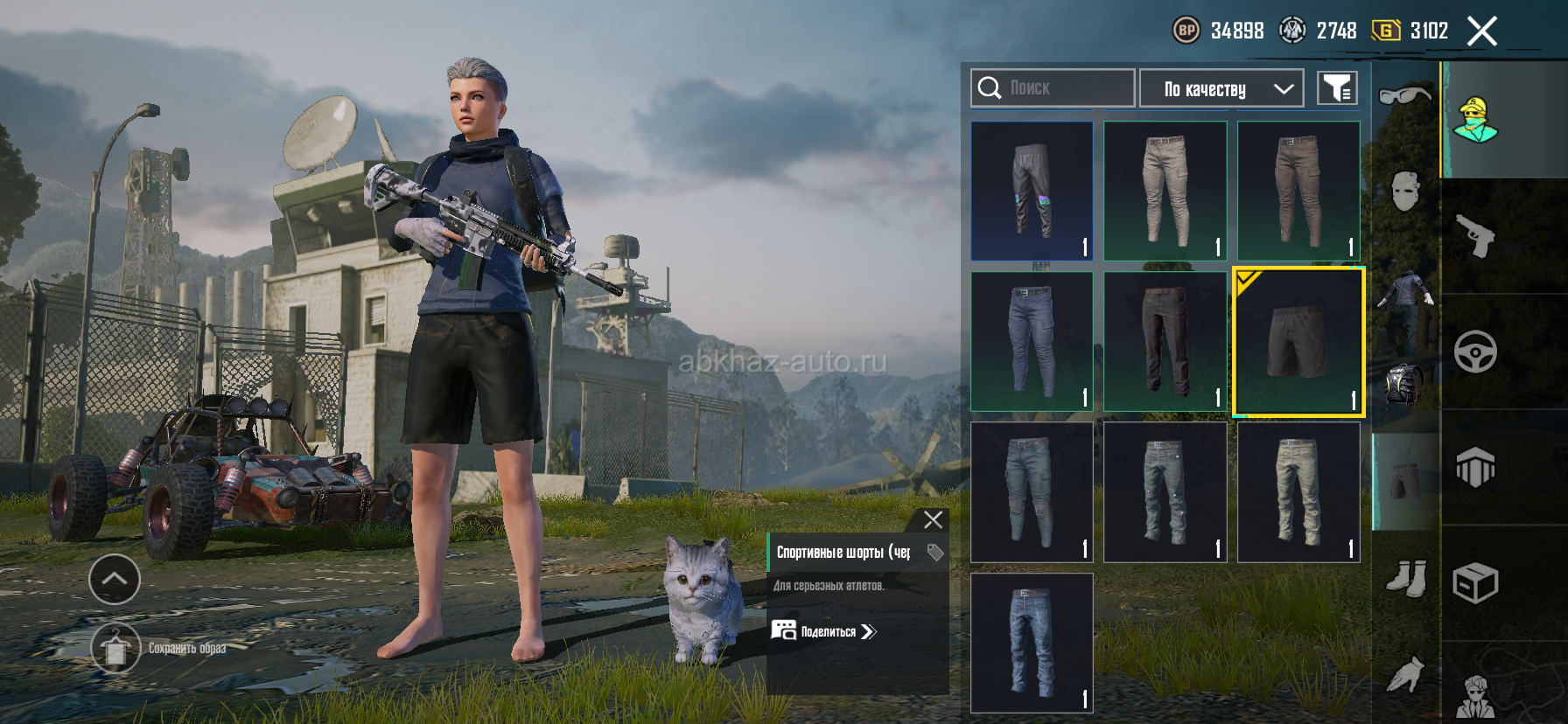Open the По качеству sorting dropdown

pyautogui.click(x=1221, y=88)
